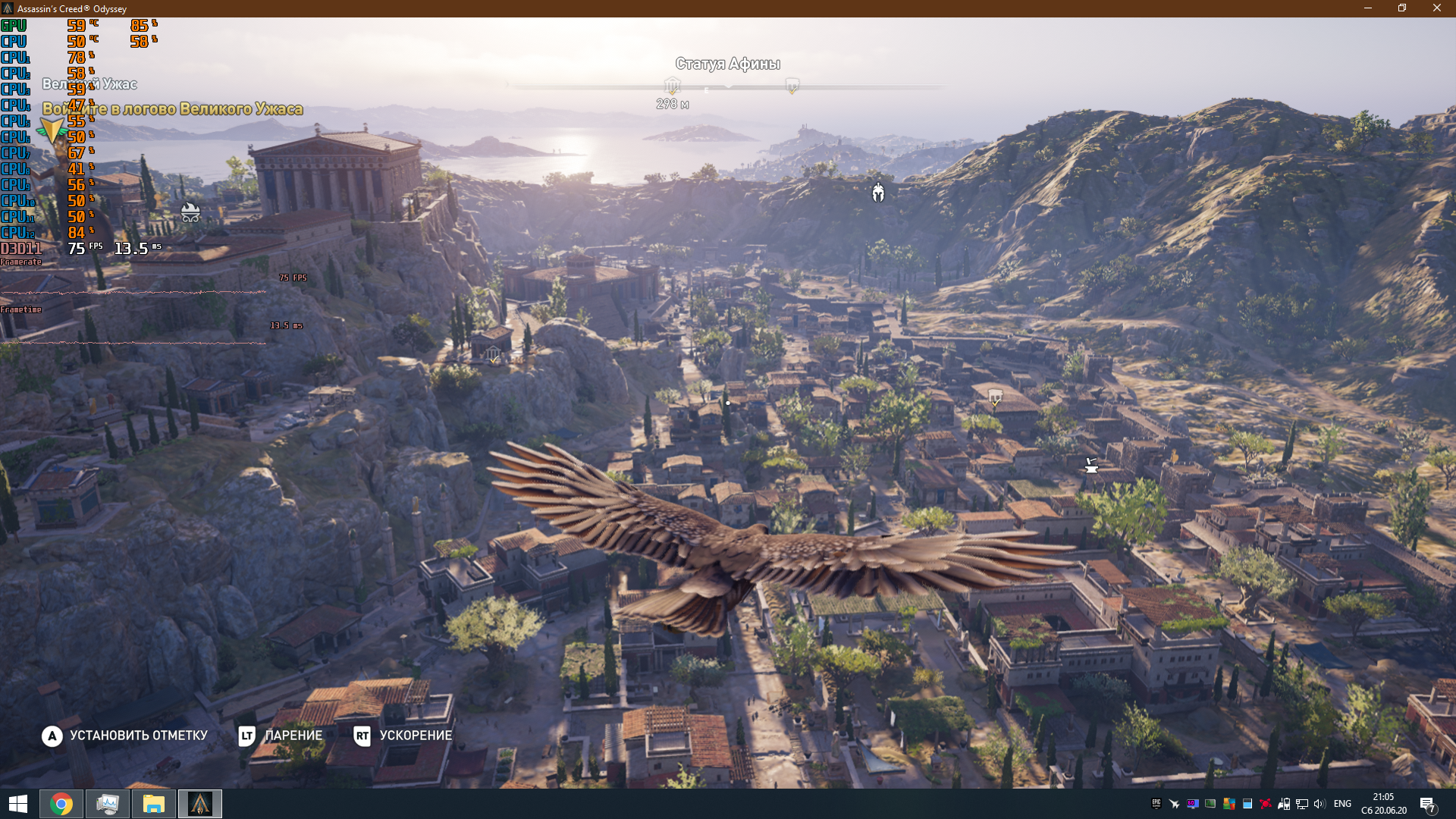Click the blacksmith anvil marker in town
Image resolution: width=1456 pixels, height=819 pixels.
tap(1091, 466)
